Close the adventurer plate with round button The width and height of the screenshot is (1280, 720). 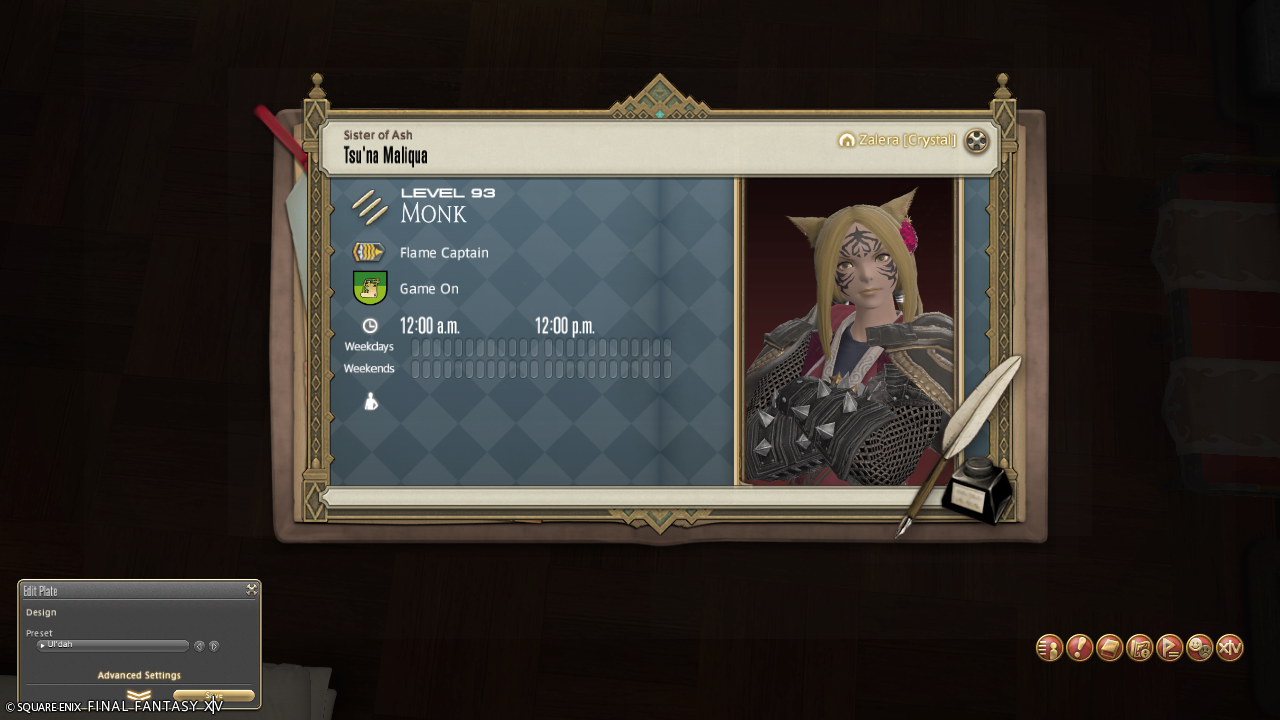pyautogui.click(x=976, y=141)
